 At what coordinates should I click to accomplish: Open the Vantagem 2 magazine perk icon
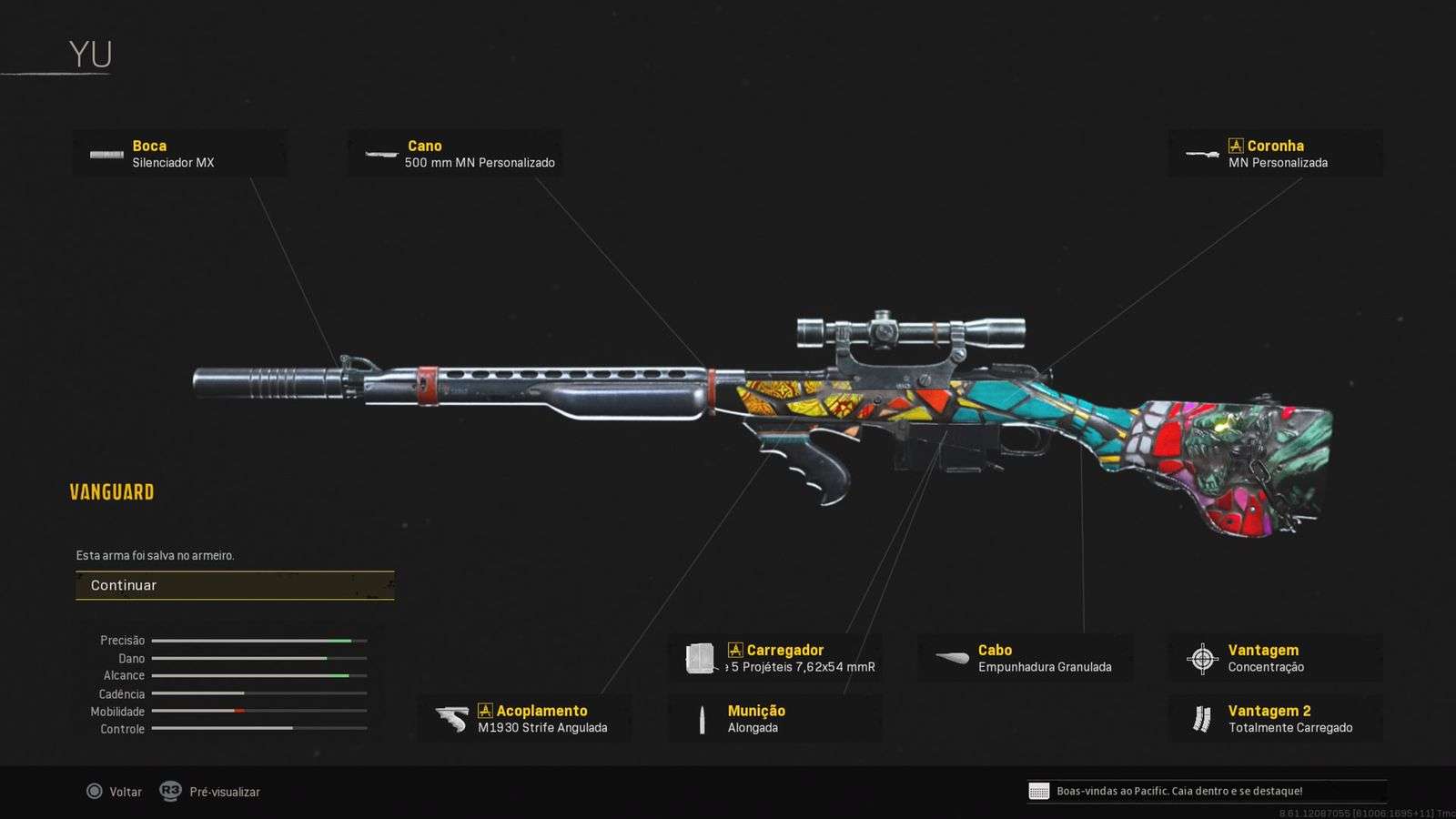click(1199, 718)
